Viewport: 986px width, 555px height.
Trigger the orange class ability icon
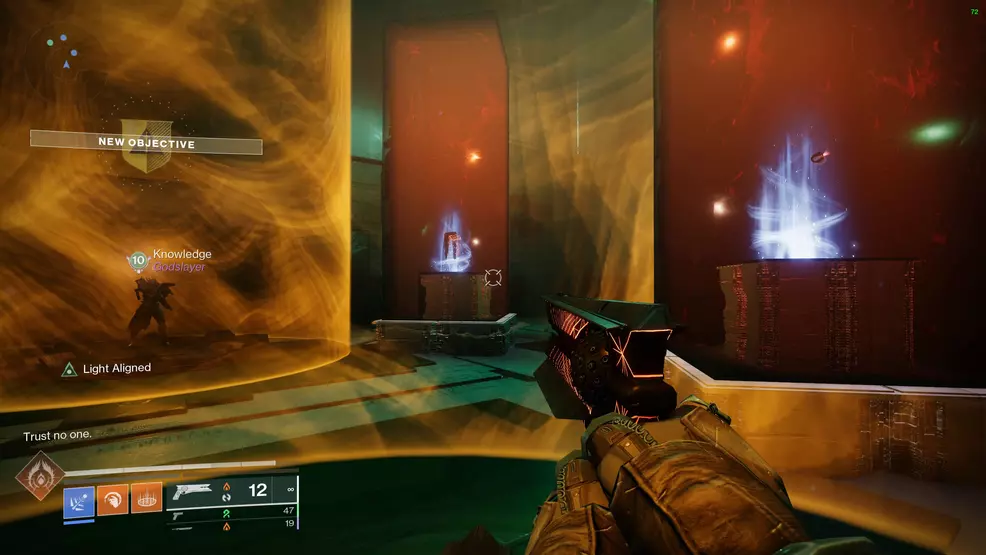pyautogui.click(x=146, y=499)
